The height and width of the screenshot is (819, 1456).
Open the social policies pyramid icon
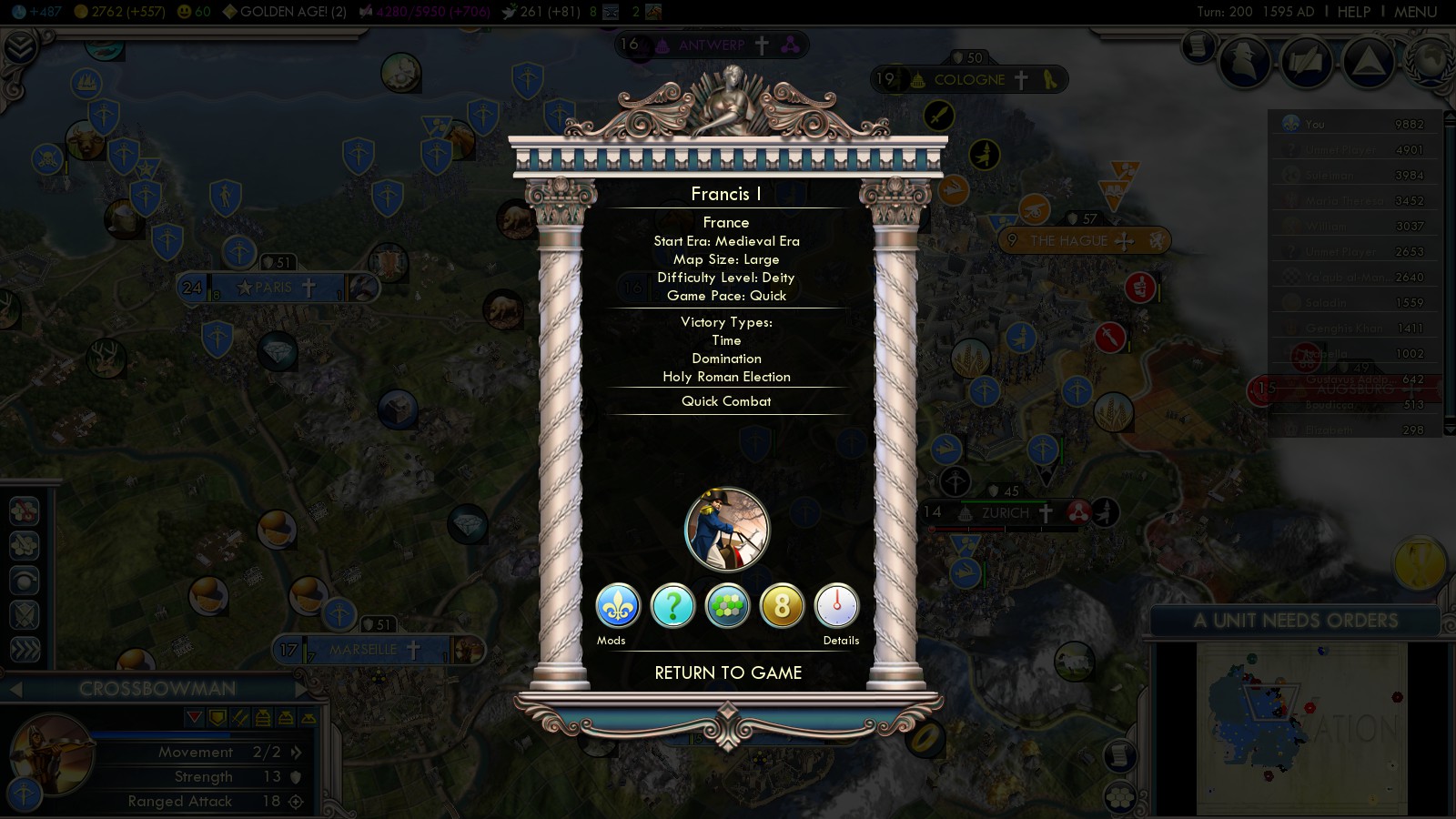point(1368,62)
